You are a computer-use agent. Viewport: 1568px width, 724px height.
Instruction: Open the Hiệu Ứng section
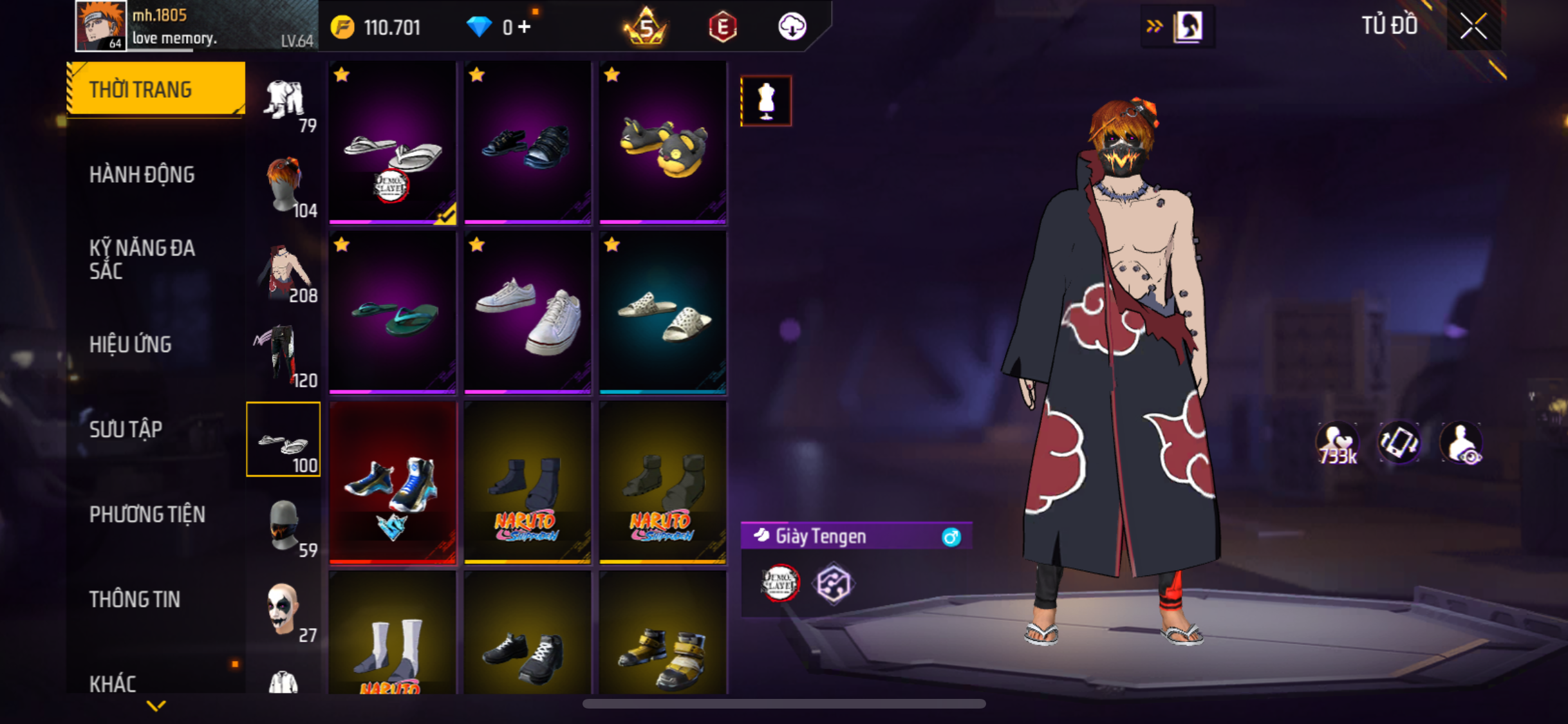[x=131, y=345]
